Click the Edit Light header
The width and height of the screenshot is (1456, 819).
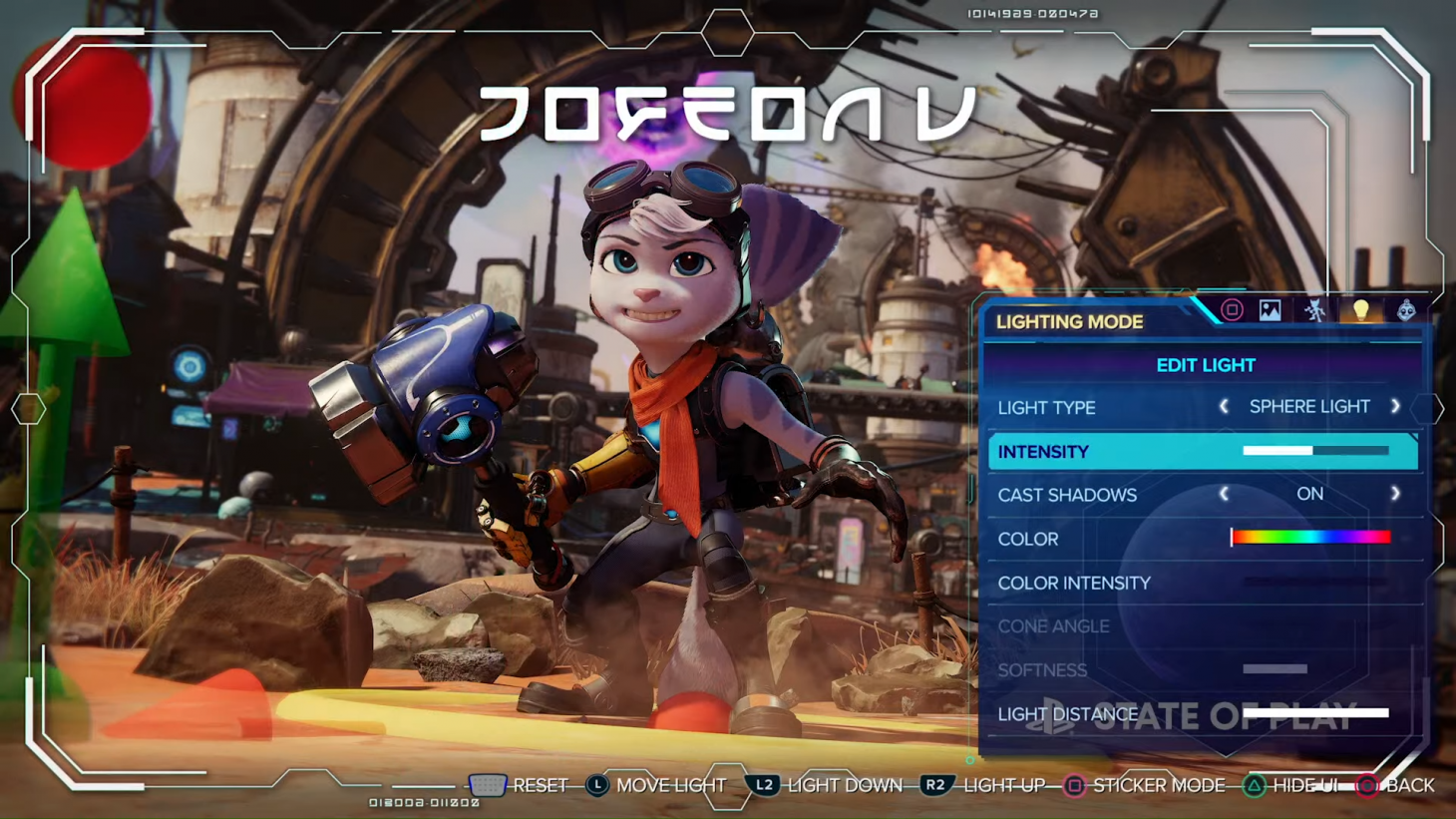[1205, 365]
